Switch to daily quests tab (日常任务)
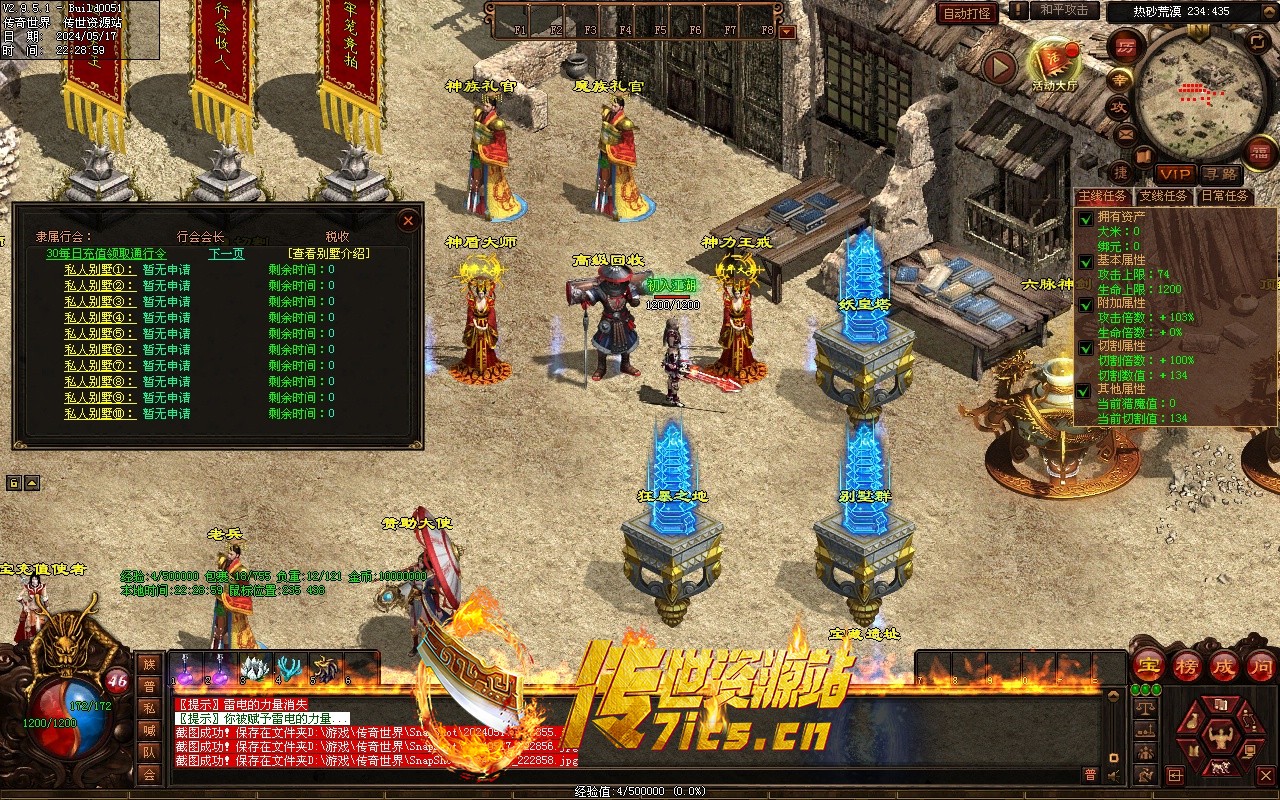Image resolution: width=1280 pixels, height=800 pixels. click(1224, 196)
